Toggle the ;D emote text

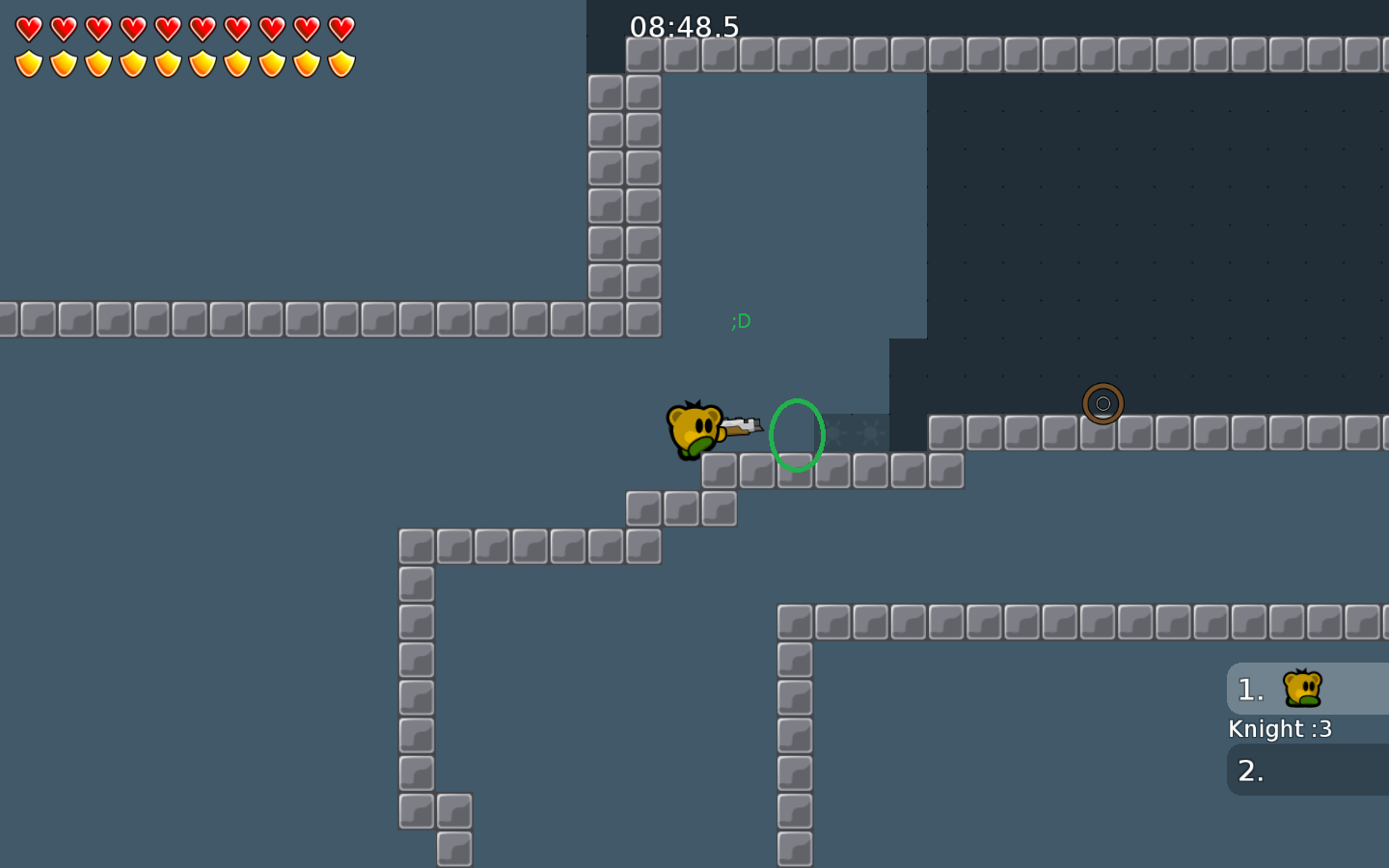(x=741, y=320)
